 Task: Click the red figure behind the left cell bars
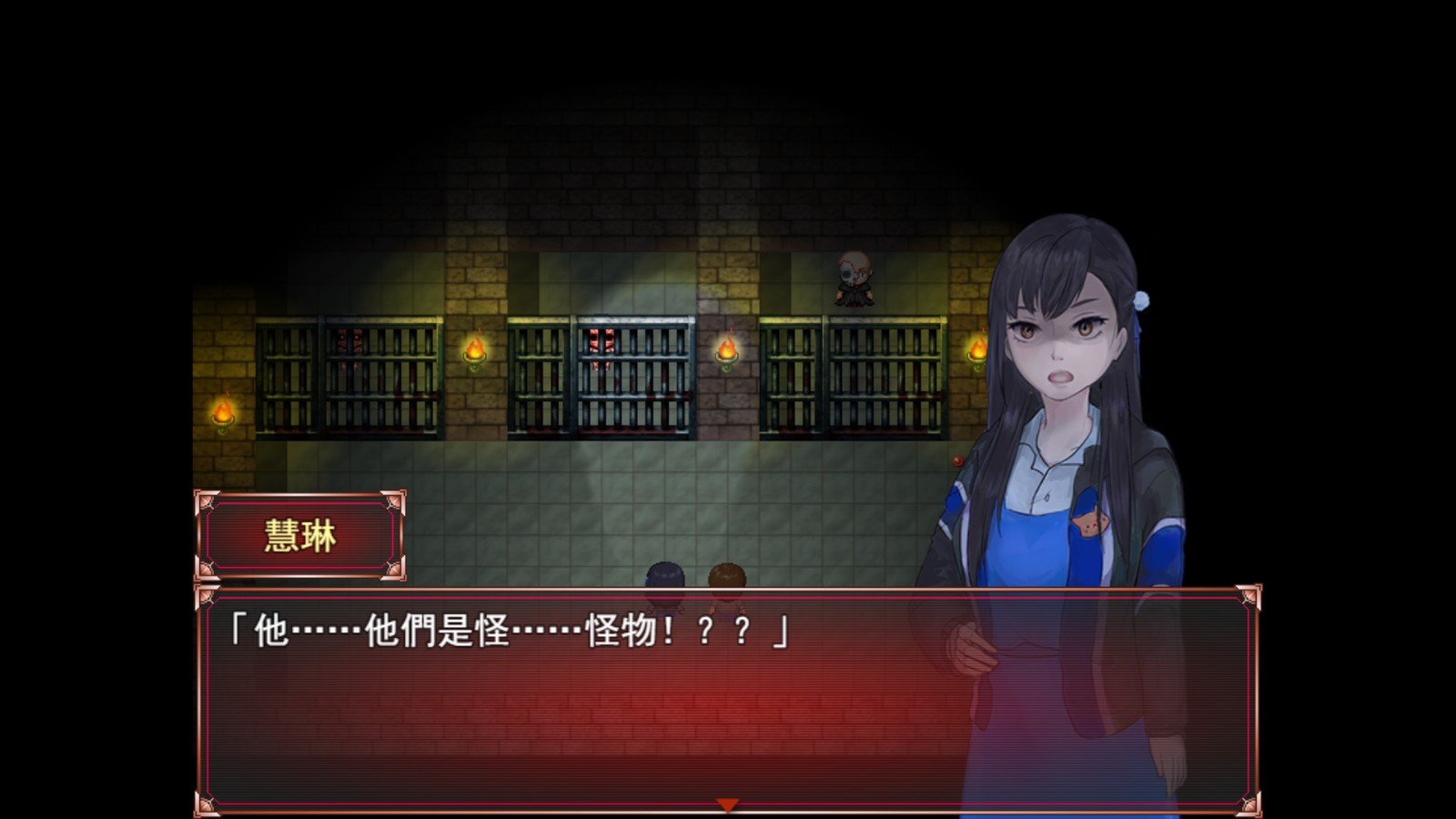[x=346, y=341]
